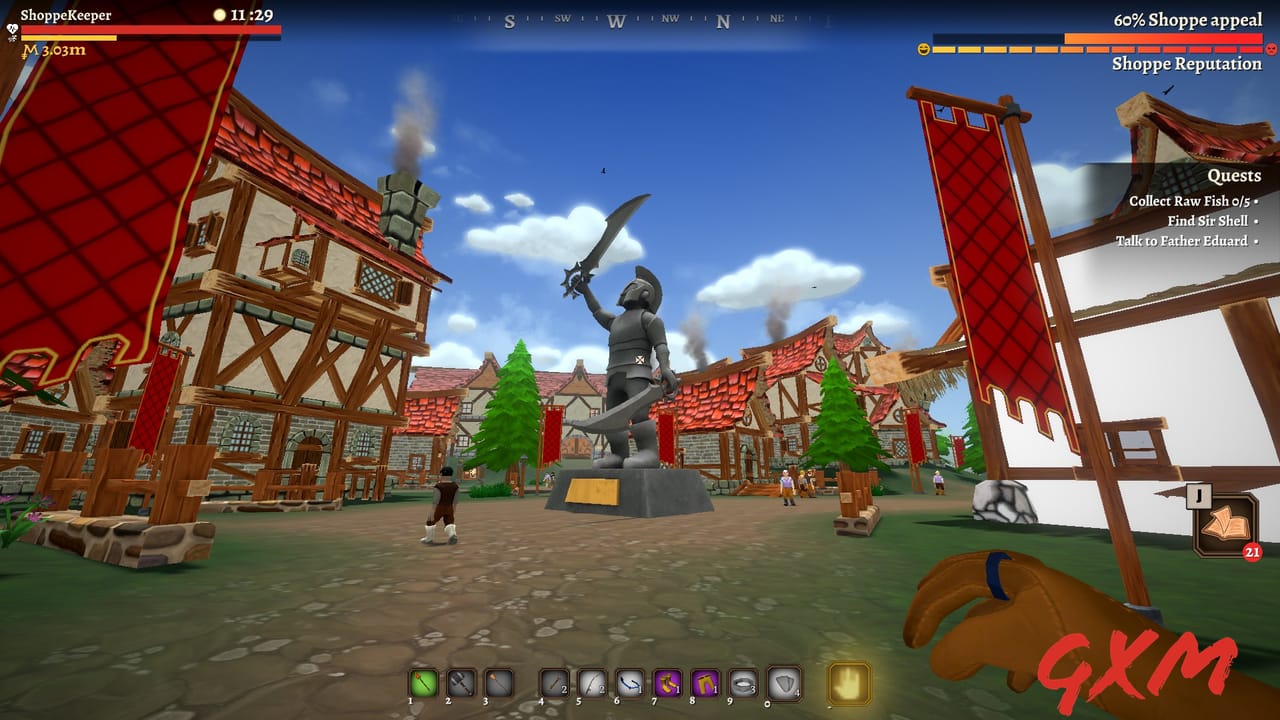Image resolution: width=1280 pixels, height=720 pixels.
Task: Click the Find Sir Shell quest objective
Action: pyautogui.click(x=1207, y=221)
